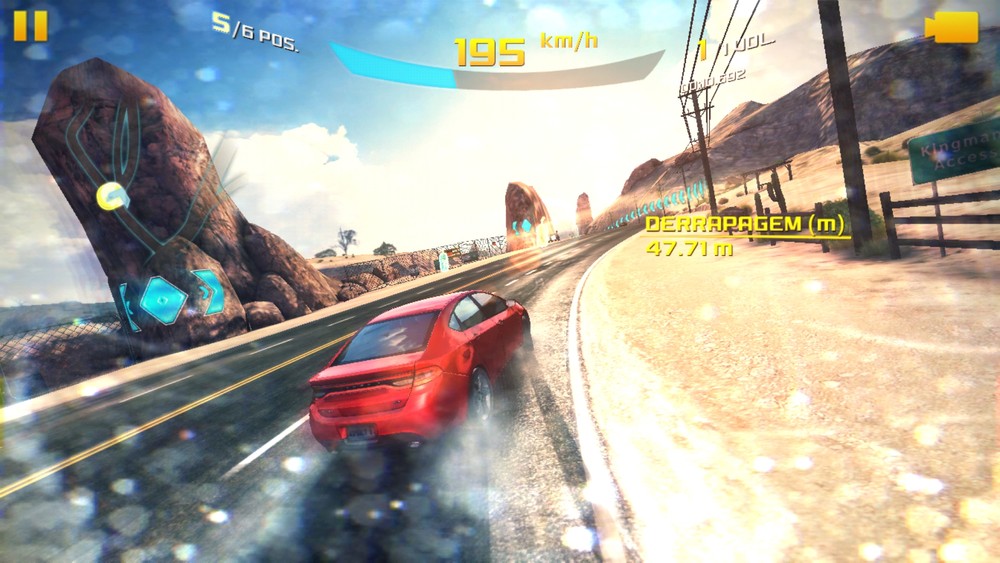1000x563 pixels.
Task: Switch the camera view
Action: pyautogui.click(x=951, y=28)
